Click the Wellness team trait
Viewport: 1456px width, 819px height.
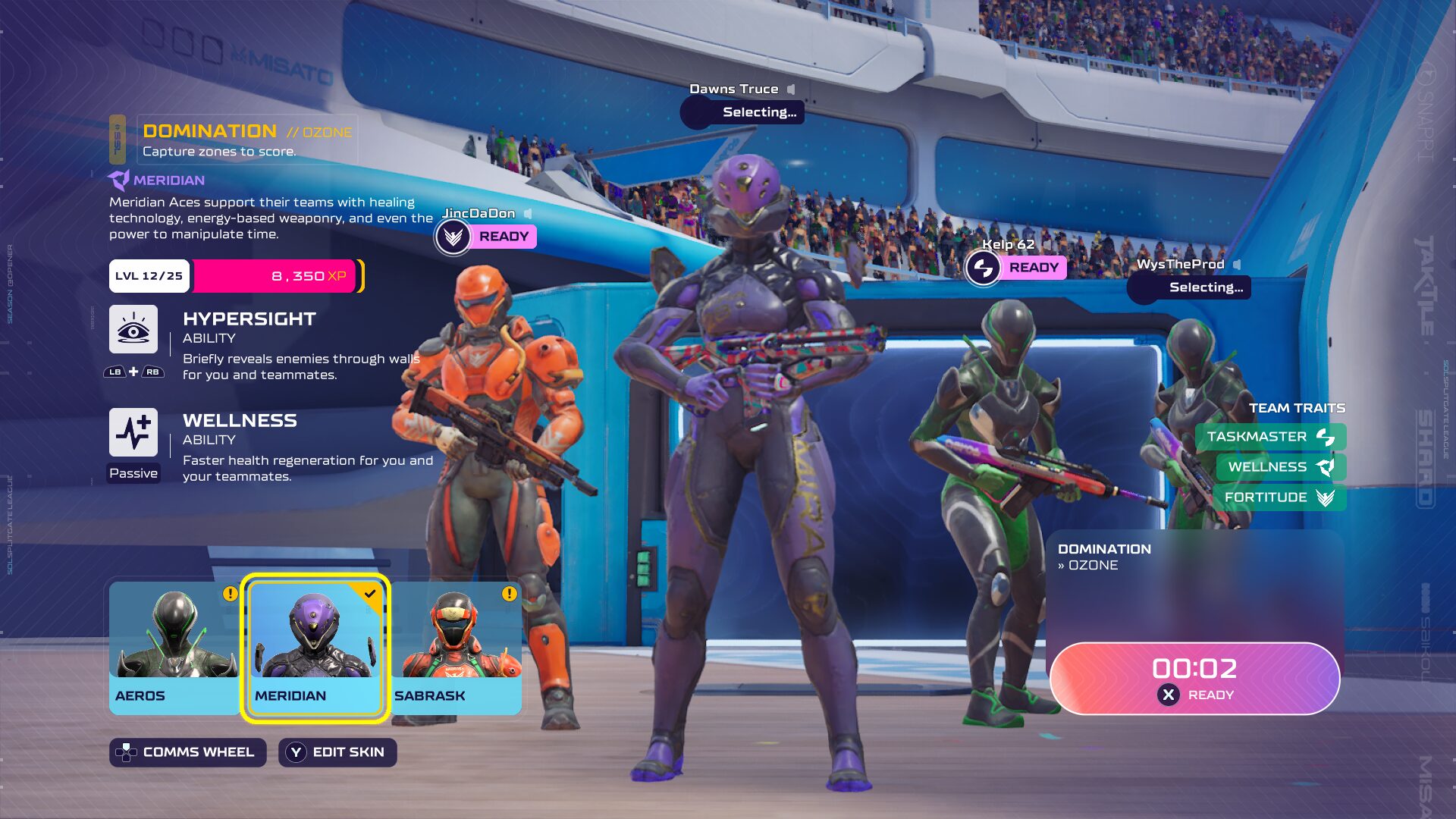tap(1280, 467)
